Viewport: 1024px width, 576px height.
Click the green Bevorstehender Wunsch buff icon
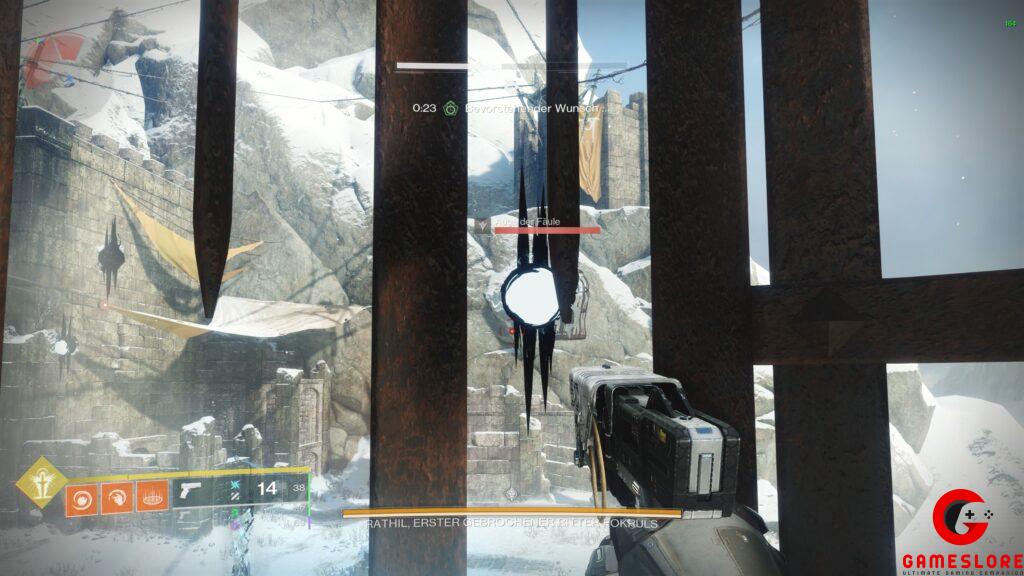451,107
